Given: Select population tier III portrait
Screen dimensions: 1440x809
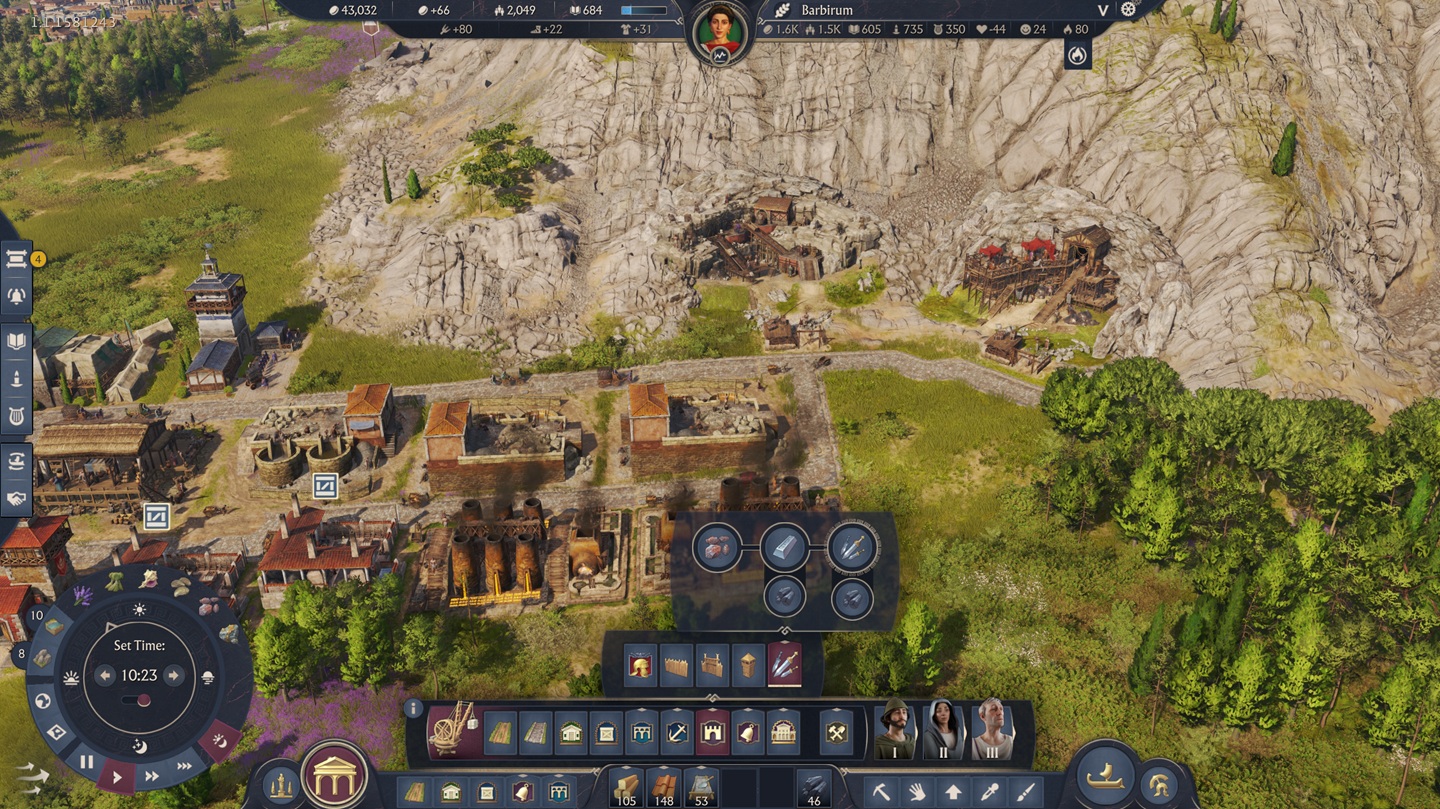Looking at the screenshot, I should (x=991, y=731).
